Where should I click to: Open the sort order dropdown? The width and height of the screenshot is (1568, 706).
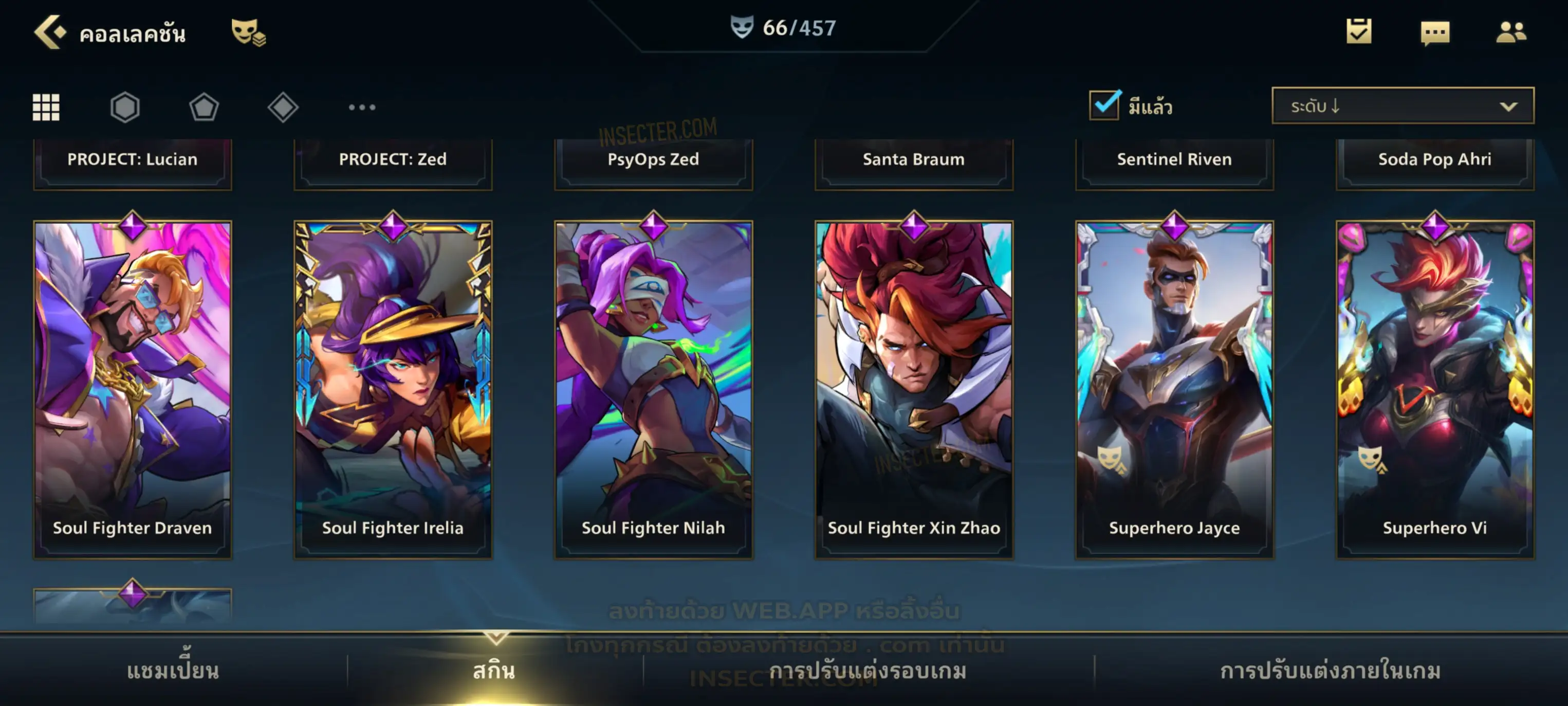tap(1402, 106)
